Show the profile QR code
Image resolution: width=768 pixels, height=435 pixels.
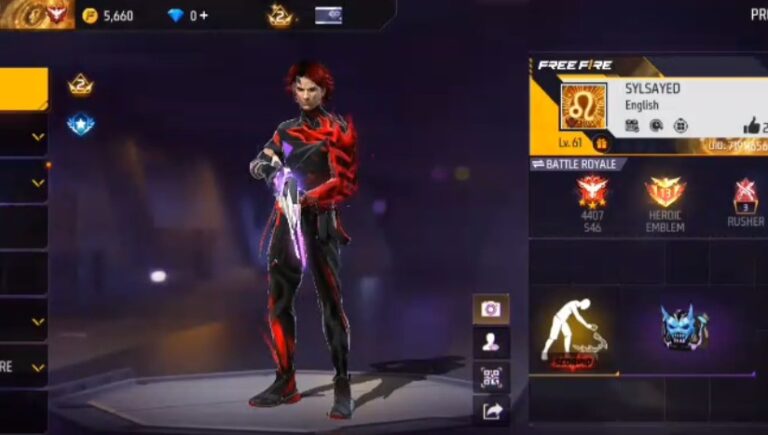[x=490, y=377]
